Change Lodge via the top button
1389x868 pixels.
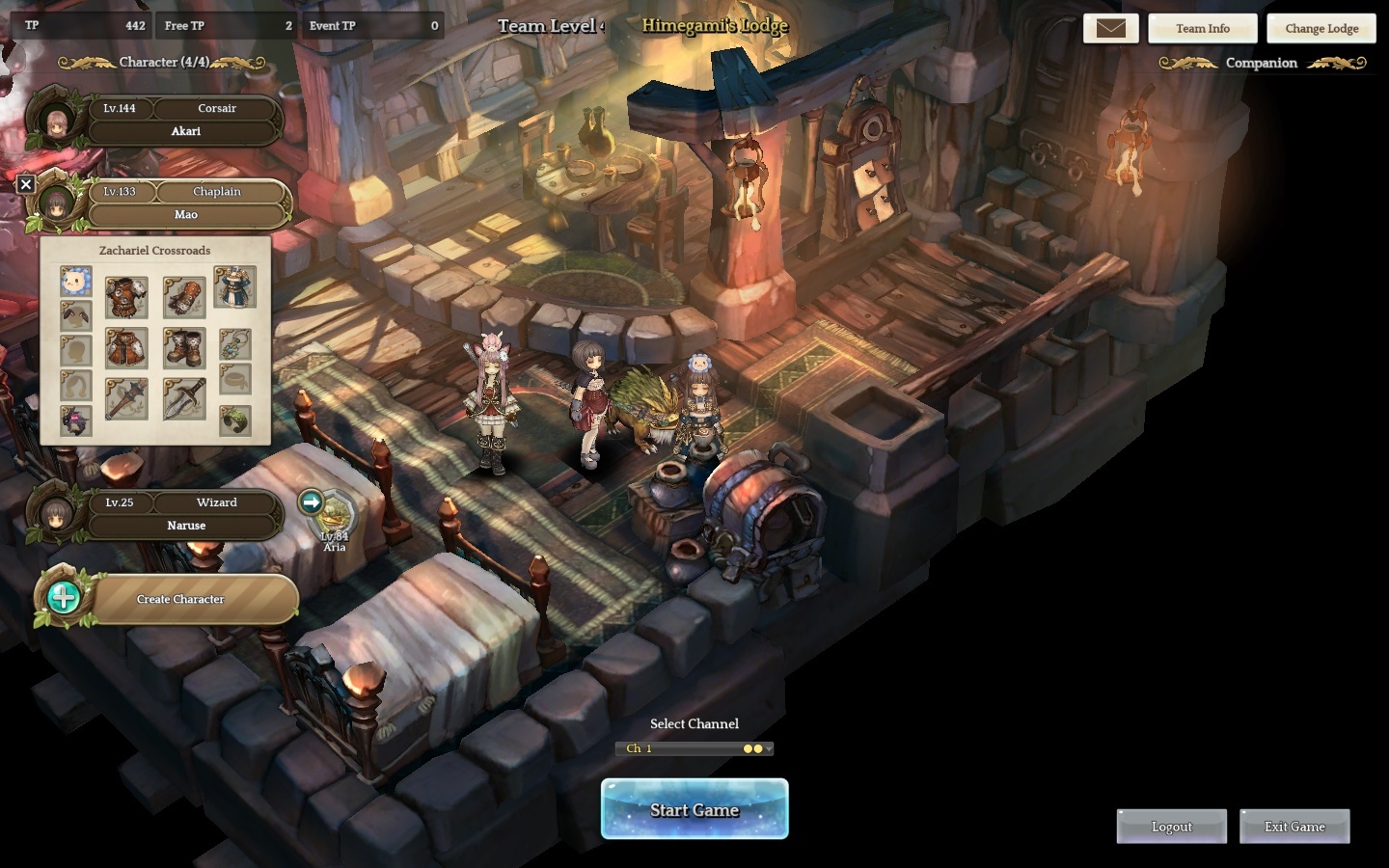click(1321, 28)
